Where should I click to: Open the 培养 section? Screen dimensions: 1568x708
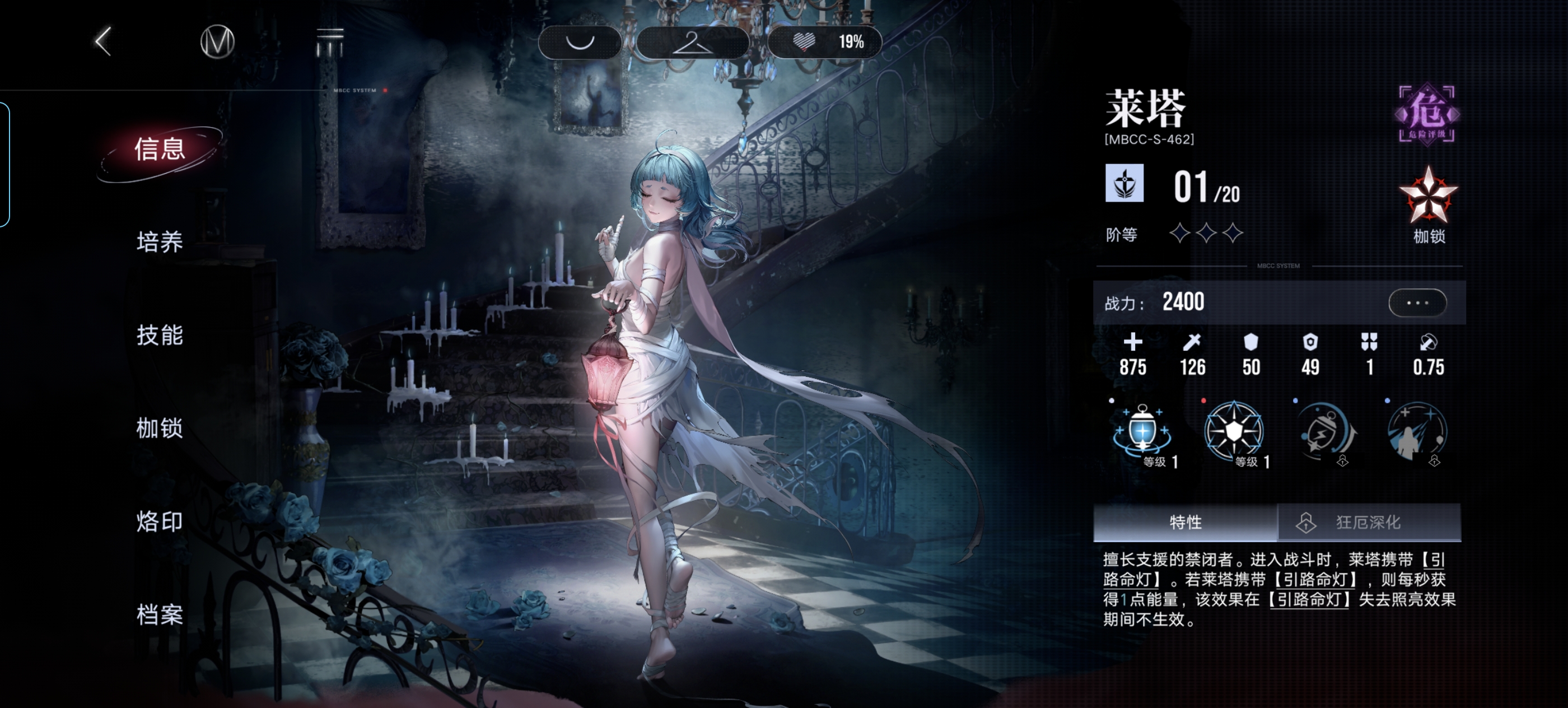tap(160, 243)
